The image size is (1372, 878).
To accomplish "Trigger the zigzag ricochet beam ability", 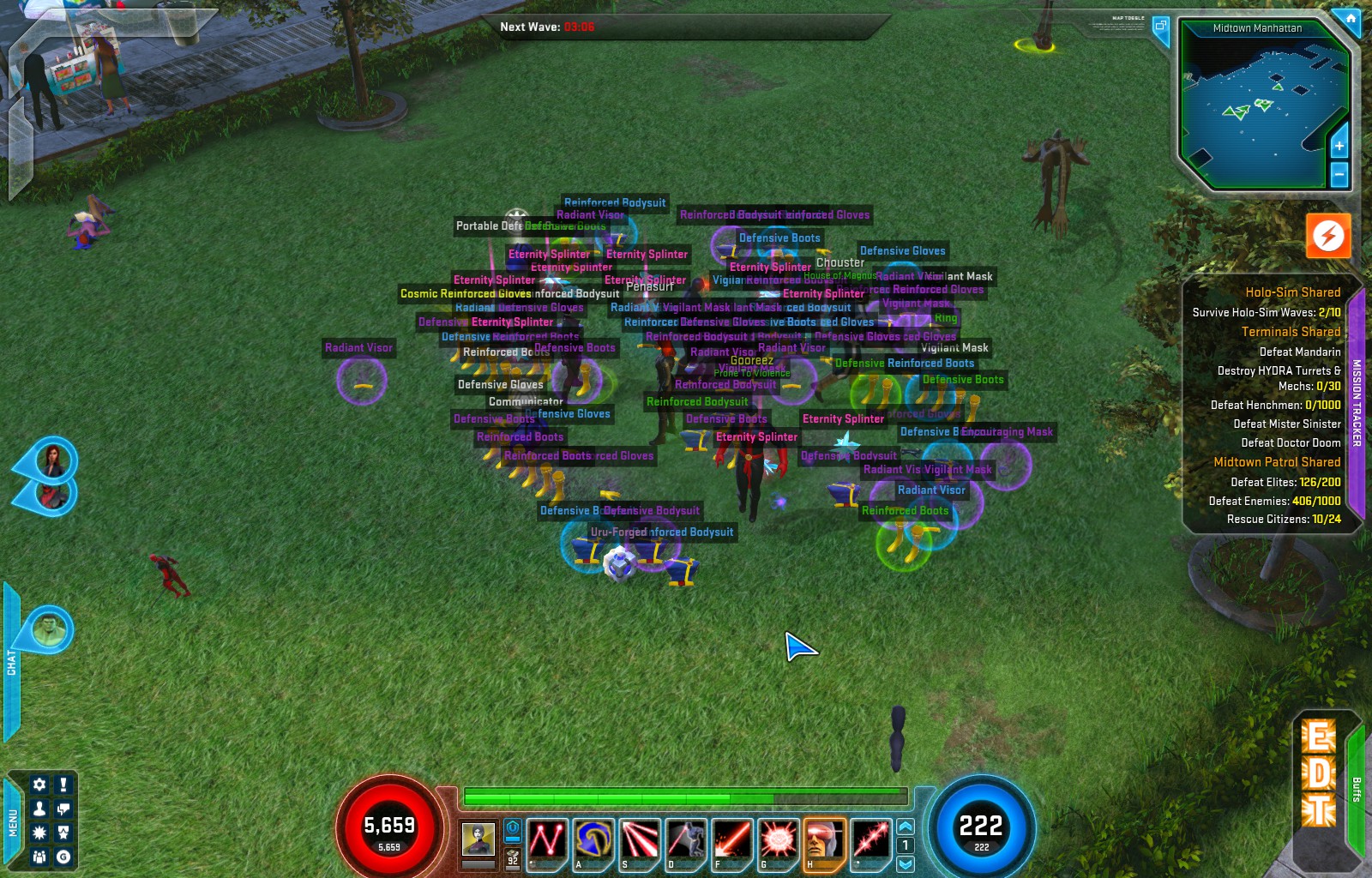I will click(x=546, y=839).
